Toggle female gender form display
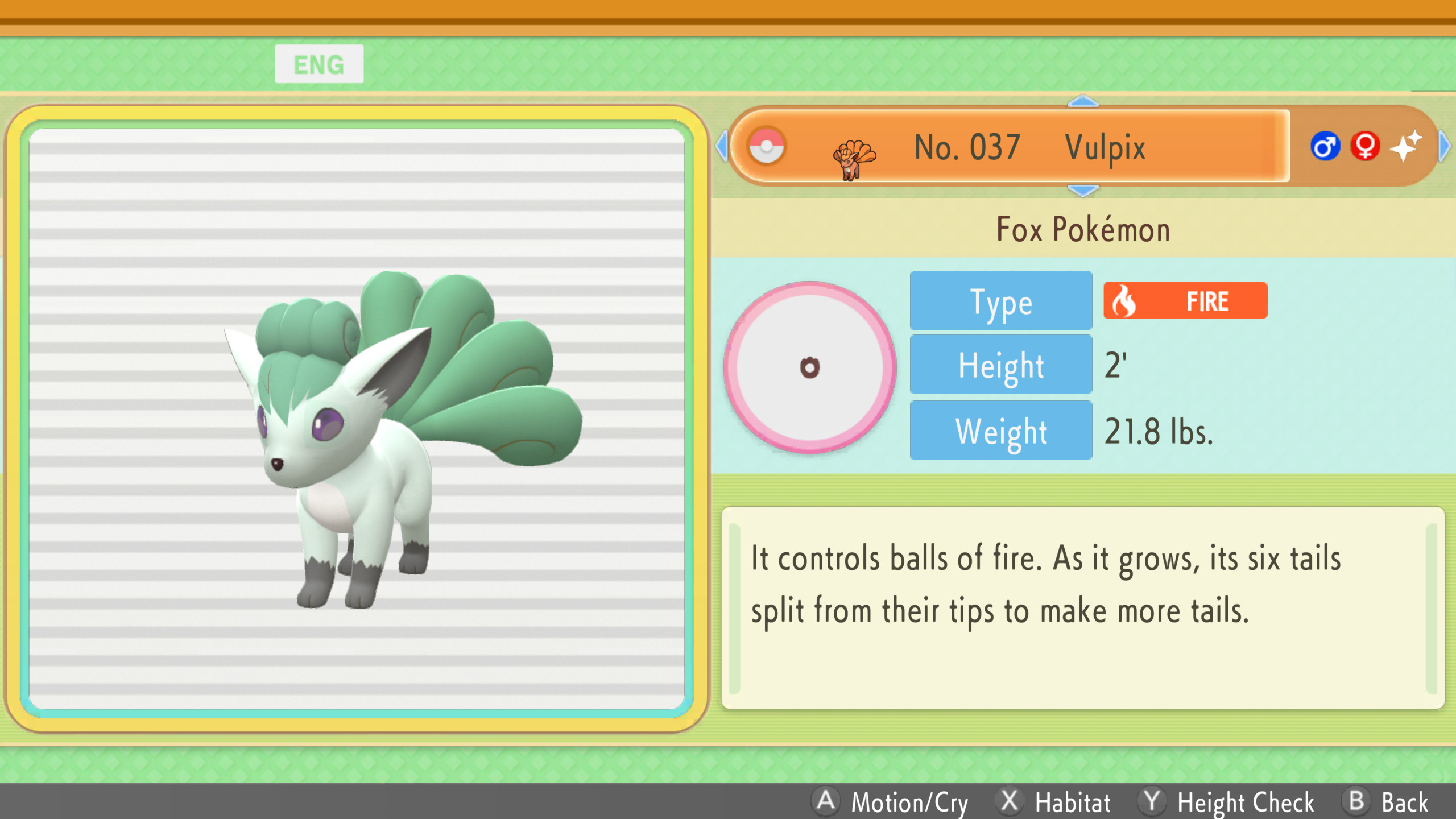1456x819 pixels. (1366, 146)
